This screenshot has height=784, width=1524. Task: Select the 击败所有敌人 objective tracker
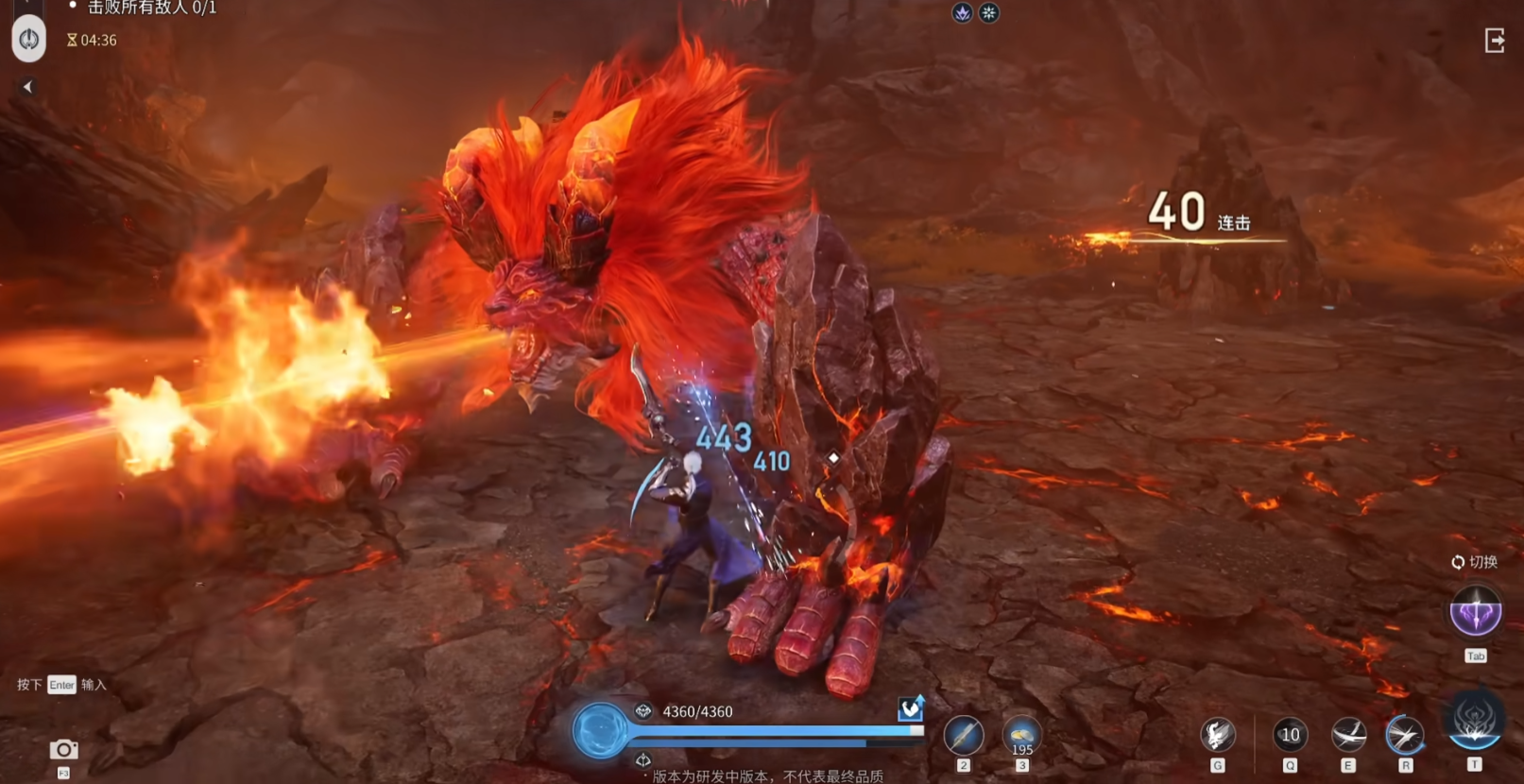[151, 9]
